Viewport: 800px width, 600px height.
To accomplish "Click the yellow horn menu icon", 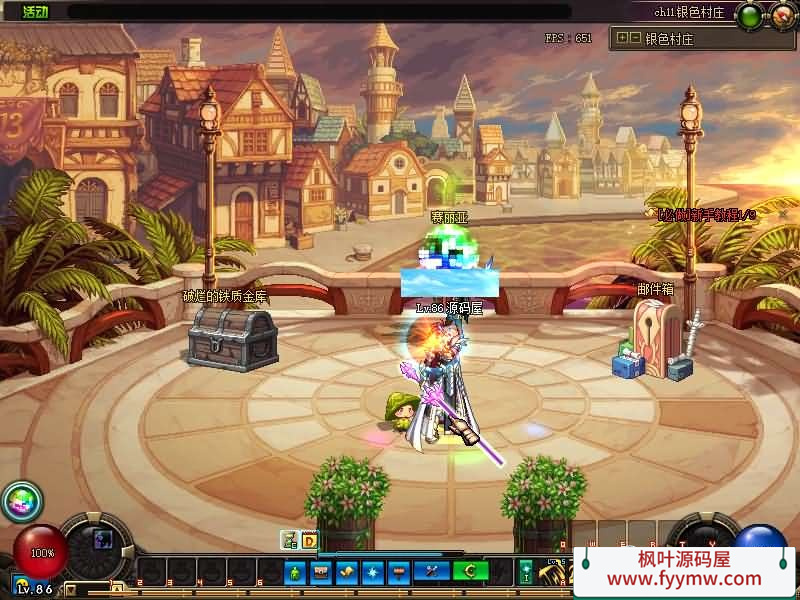I will pos(347,572).
